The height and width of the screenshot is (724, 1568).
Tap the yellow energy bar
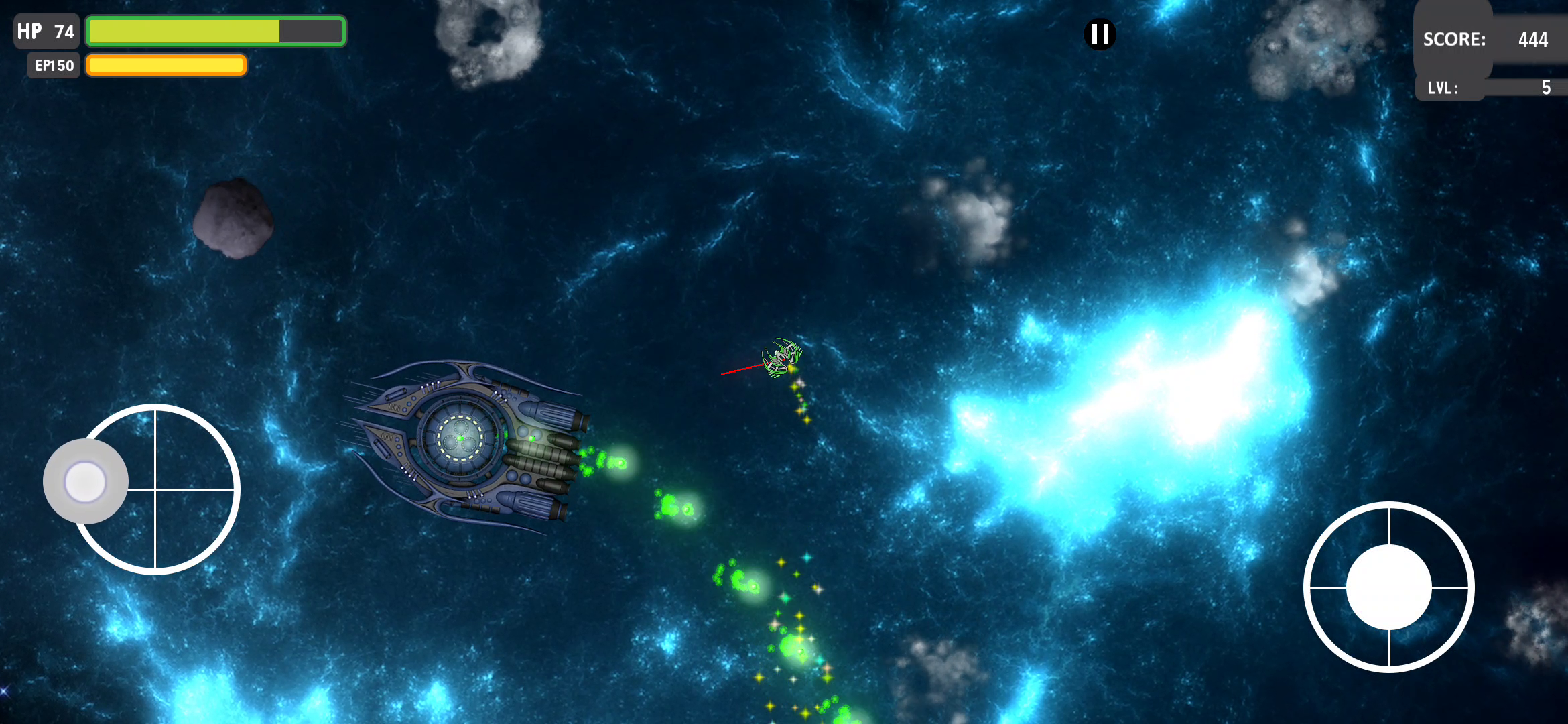pos(166,65)
